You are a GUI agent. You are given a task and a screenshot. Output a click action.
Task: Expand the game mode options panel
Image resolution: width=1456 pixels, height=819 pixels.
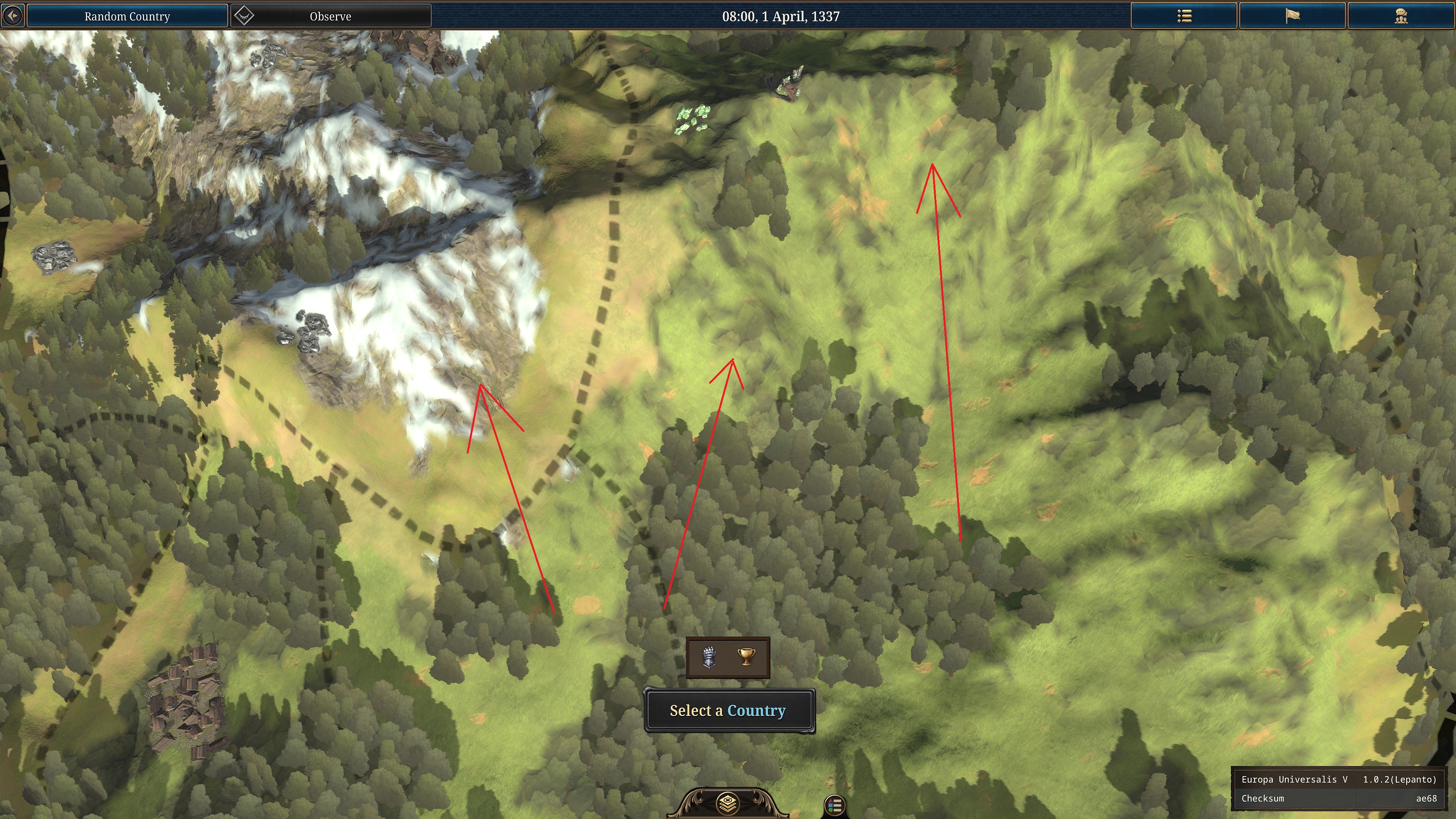[x=728, y=658]
